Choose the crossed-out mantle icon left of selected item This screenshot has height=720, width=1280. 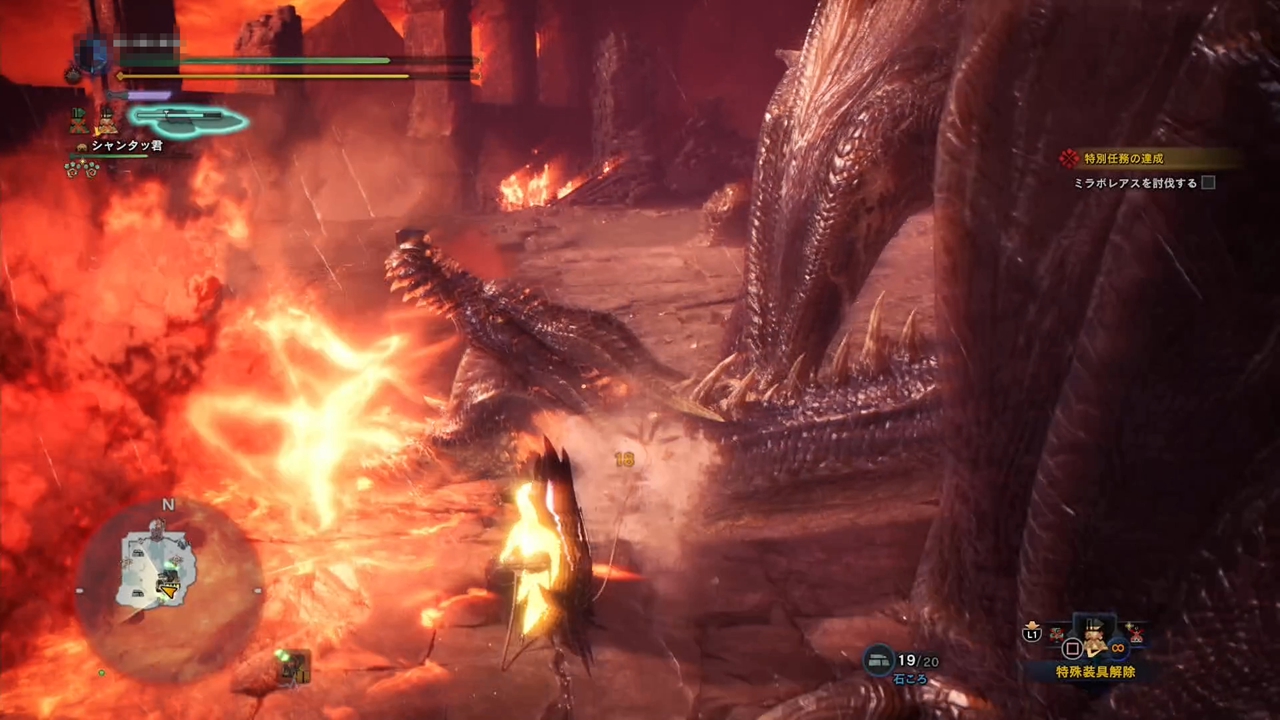1056,633
